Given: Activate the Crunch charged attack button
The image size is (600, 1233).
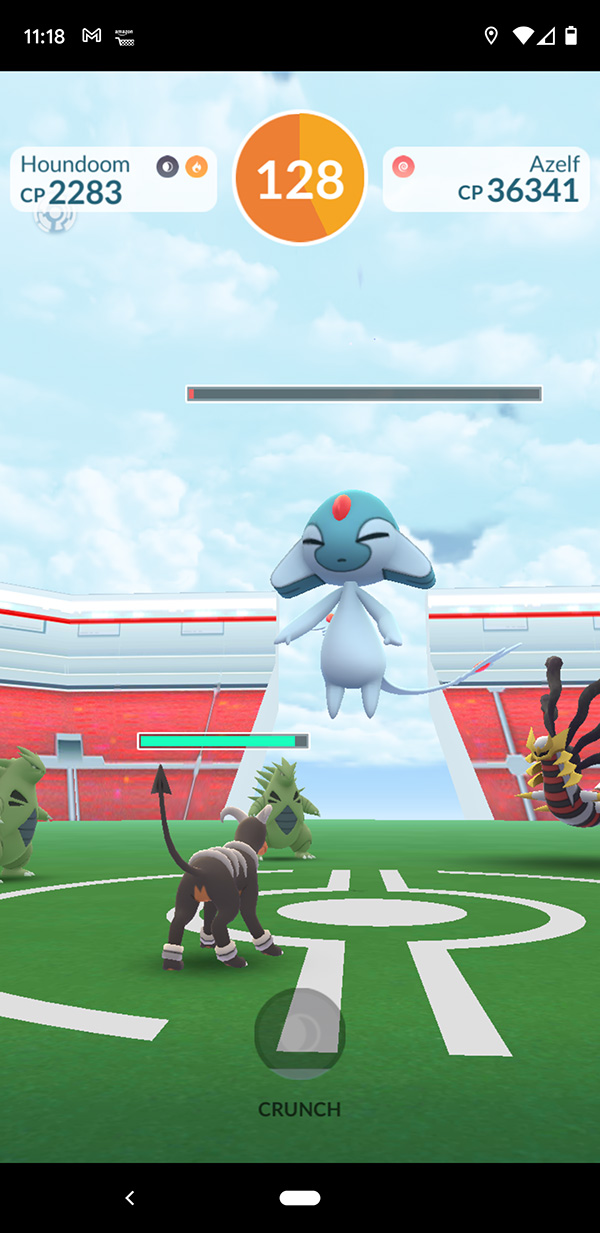Looking at the screenshot, I should tap(300, 1034).
